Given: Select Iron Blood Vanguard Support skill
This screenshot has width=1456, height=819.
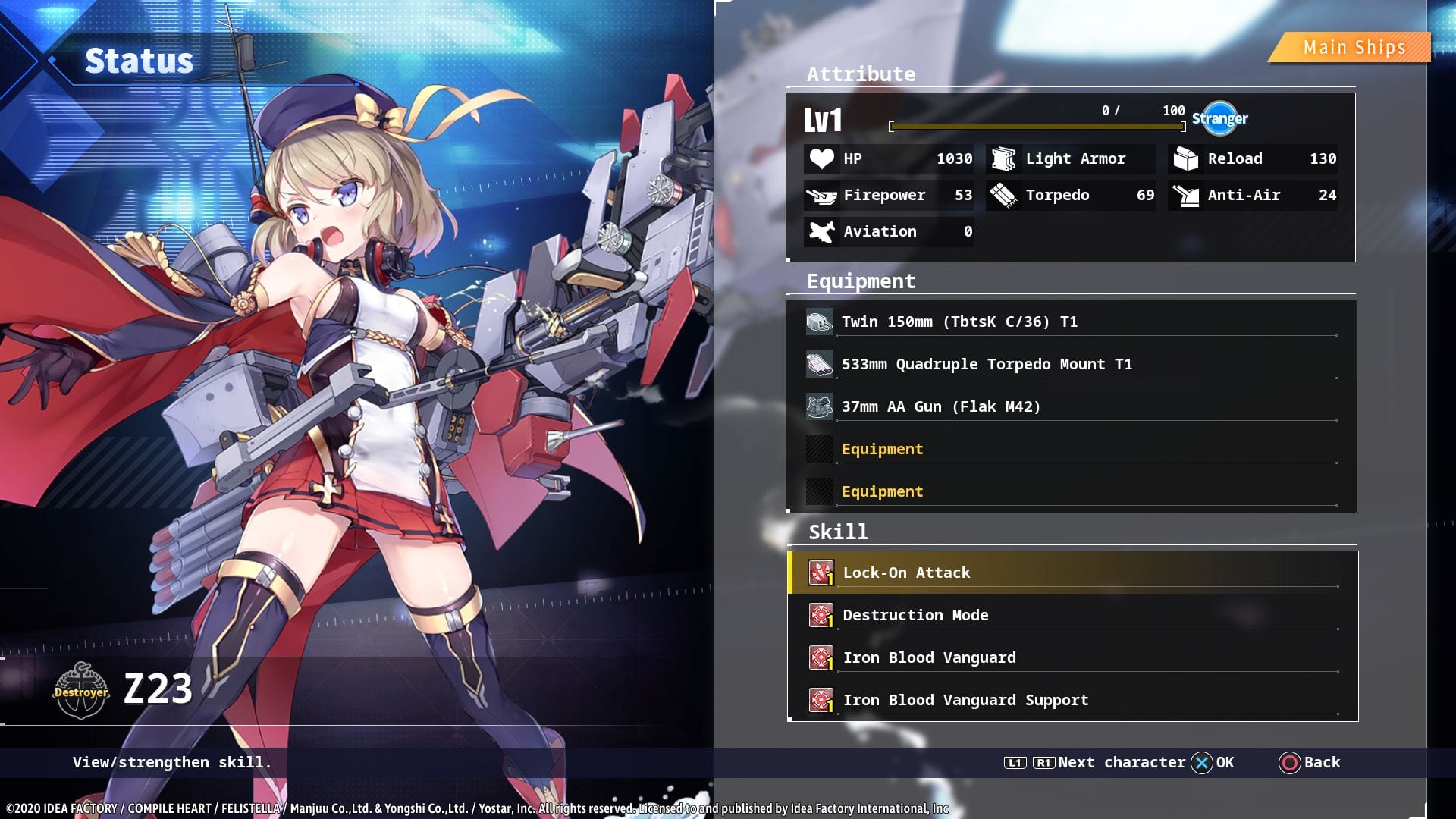Looking at the screenshot, I should pos(965,701).
